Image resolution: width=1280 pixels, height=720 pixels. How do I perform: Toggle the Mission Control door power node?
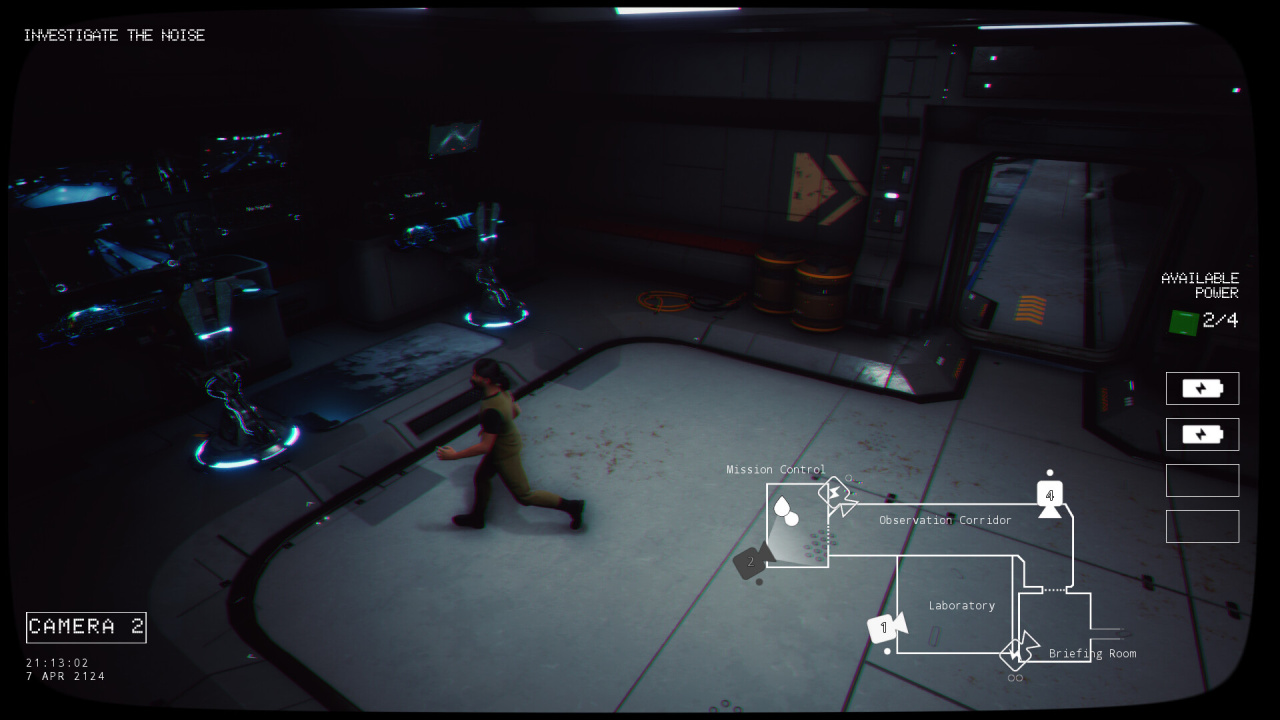coord(836,494)
